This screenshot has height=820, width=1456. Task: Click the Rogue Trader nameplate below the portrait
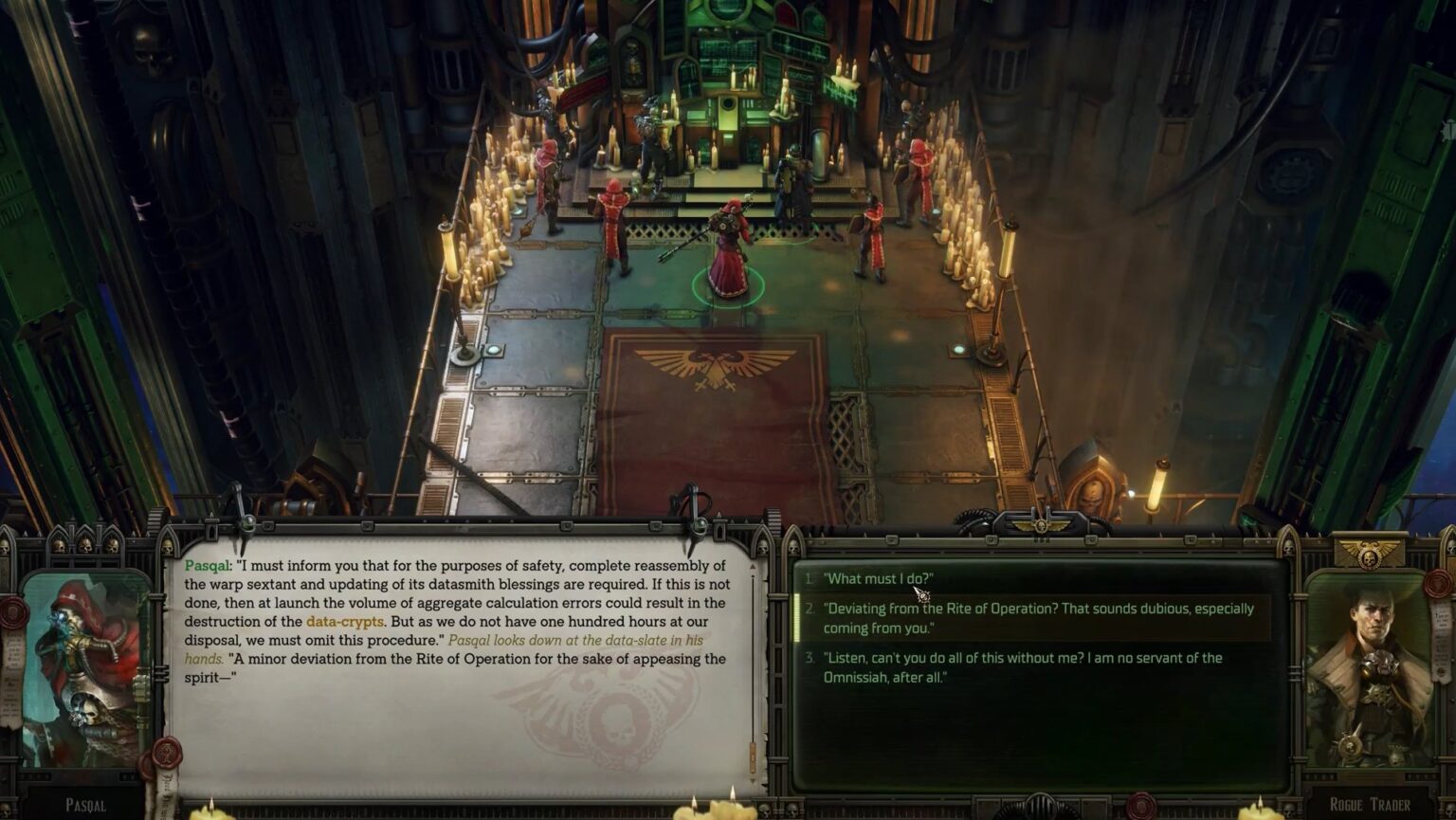tap(1370, 803)
